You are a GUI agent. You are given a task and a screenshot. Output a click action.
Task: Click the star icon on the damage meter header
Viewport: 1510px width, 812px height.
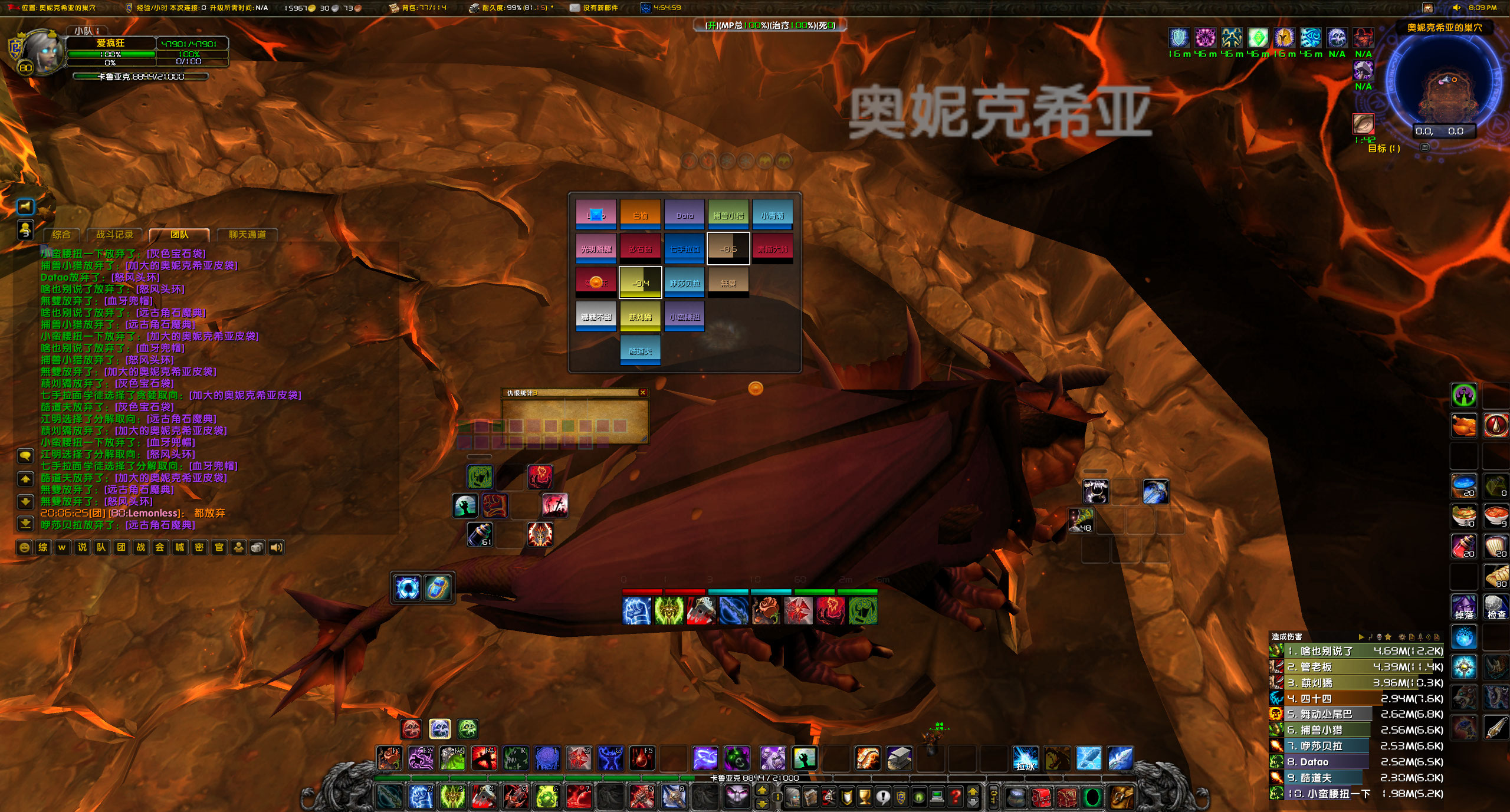point(1389,637)
